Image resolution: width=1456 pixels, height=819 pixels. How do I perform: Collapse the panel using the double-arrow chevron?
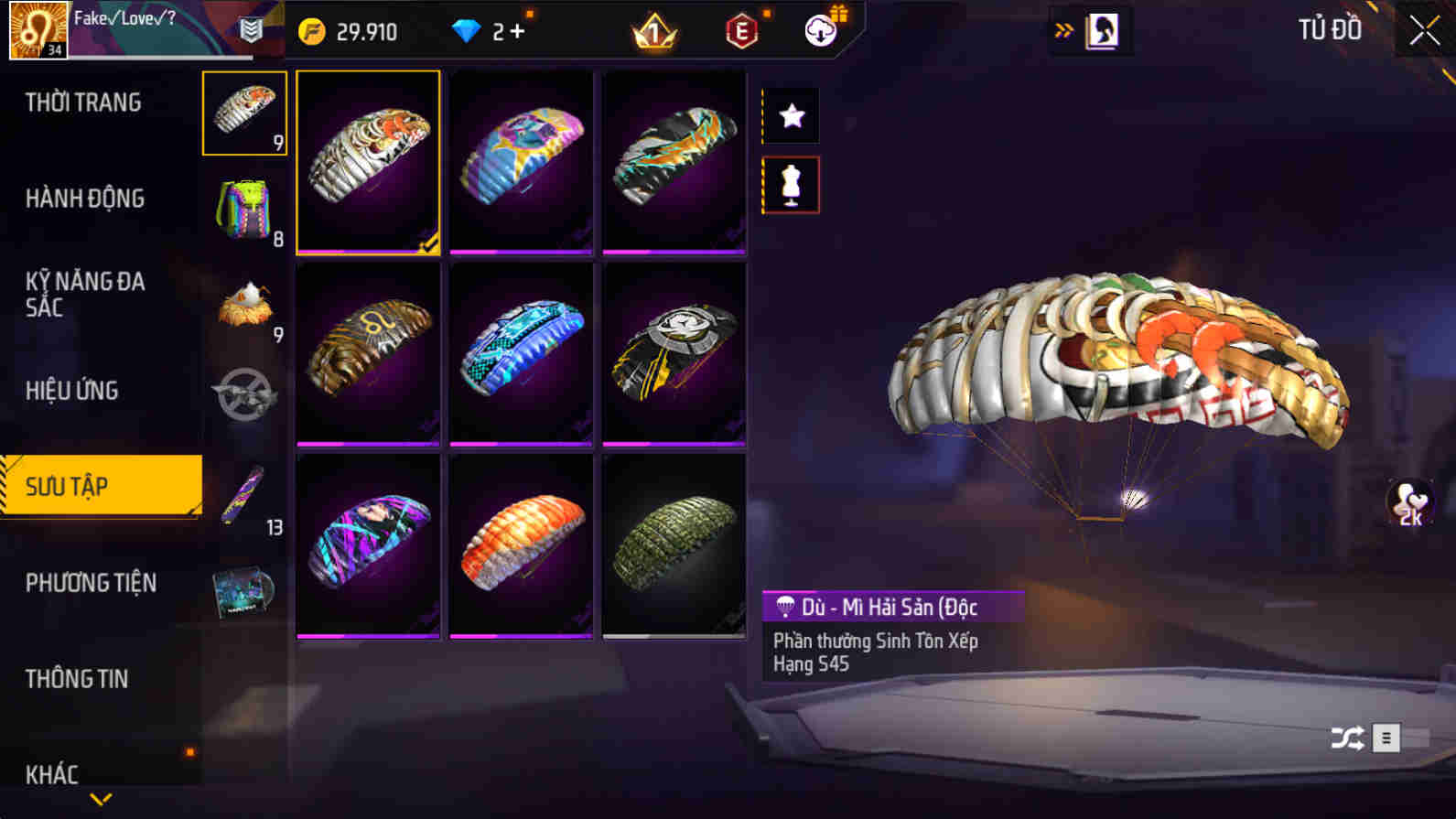tap(1062, 28)
